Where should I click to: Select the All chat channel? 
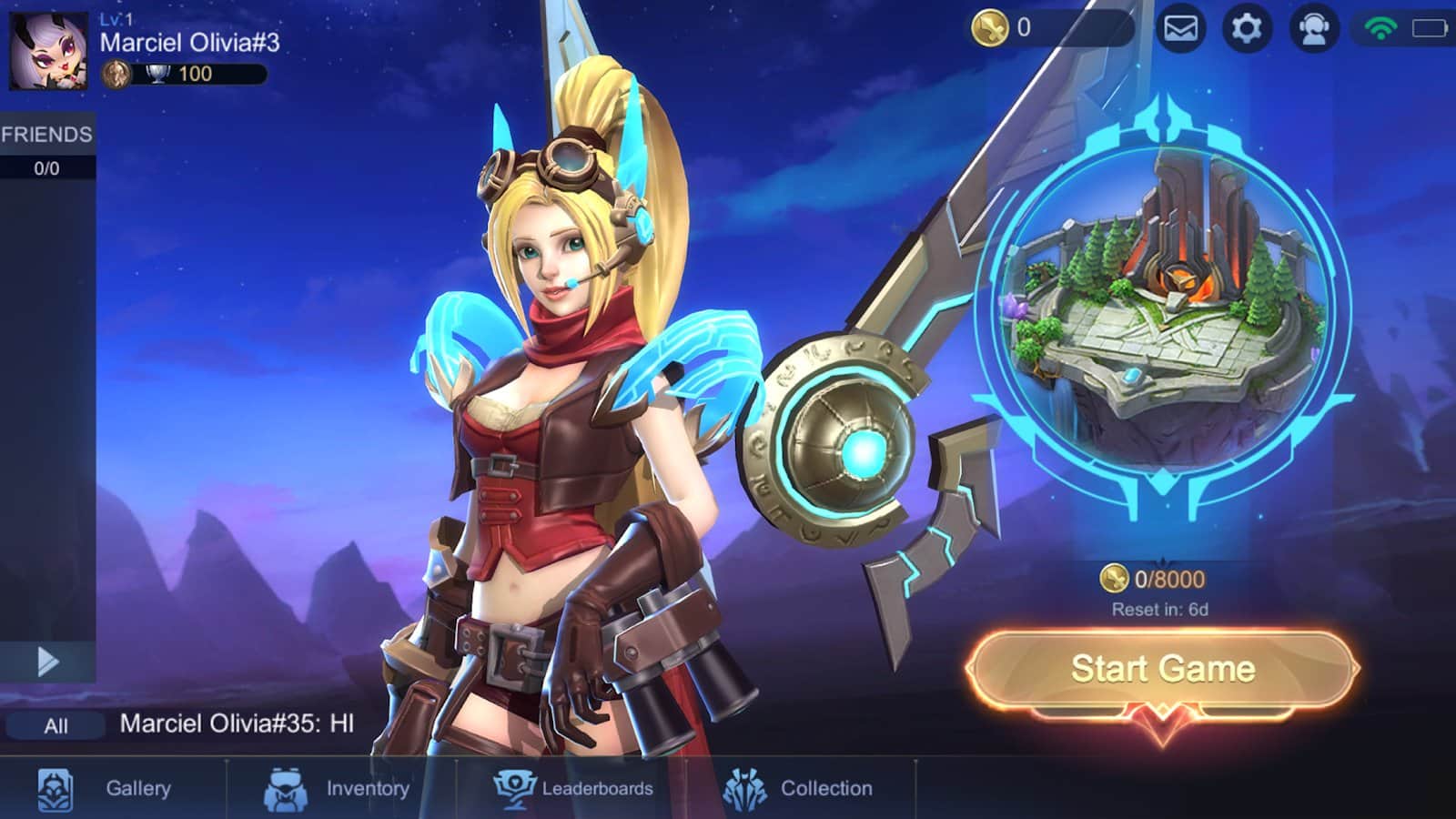coord(56,725)
